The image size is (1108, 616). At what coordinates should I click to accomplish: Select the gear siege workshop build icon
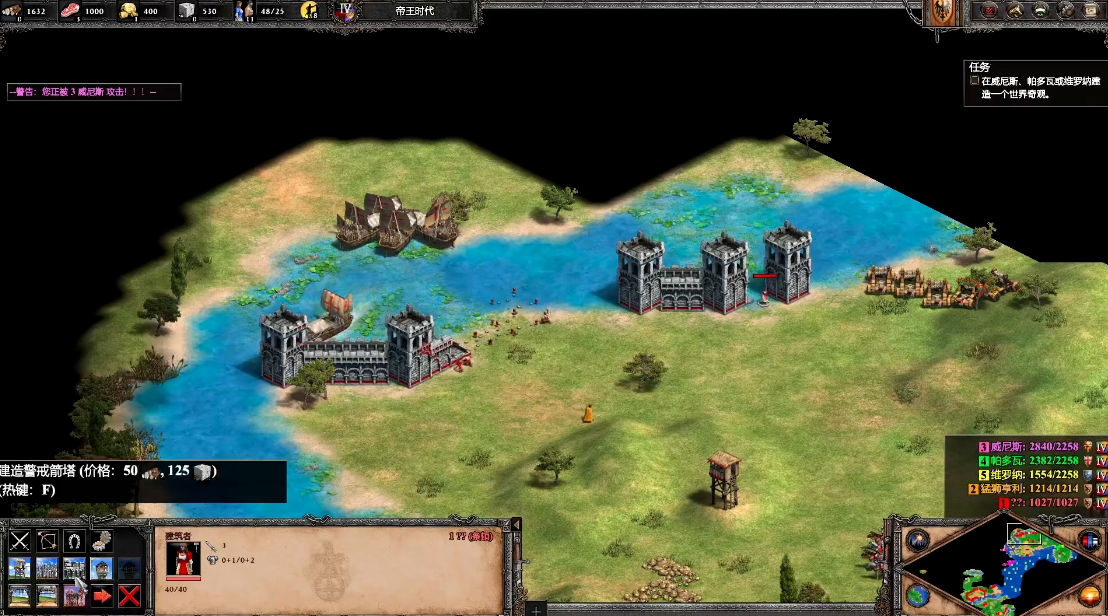click(x=101, y=542)
